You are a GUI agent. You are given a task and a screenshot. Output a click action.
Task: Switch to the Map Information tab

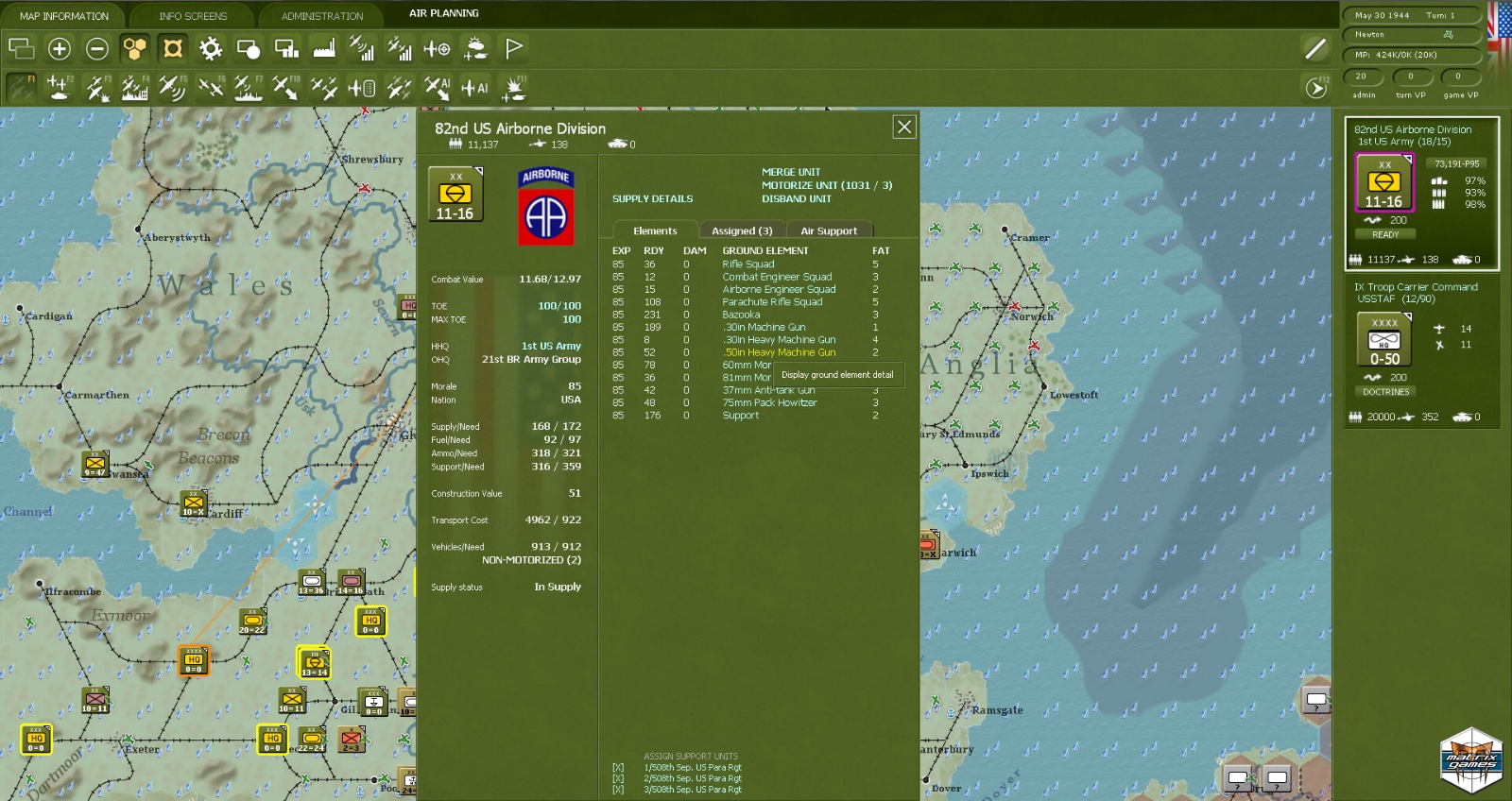pyautogui.click(x=64, y=16)
